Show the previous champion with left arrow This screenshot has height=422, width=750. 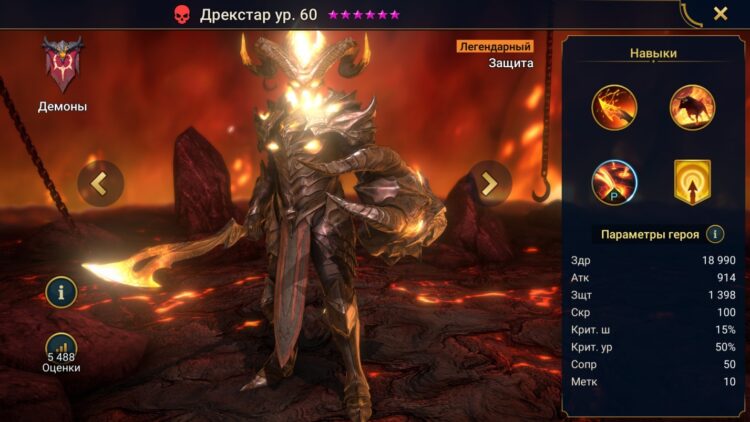click(x=100, y=183)
